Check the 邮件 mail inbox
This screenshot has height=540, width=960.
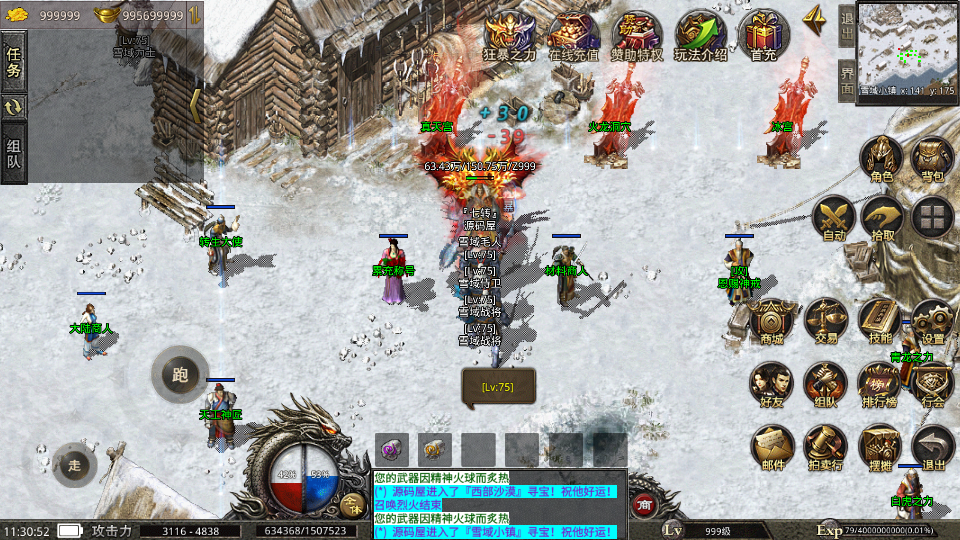tap(772, 446)
